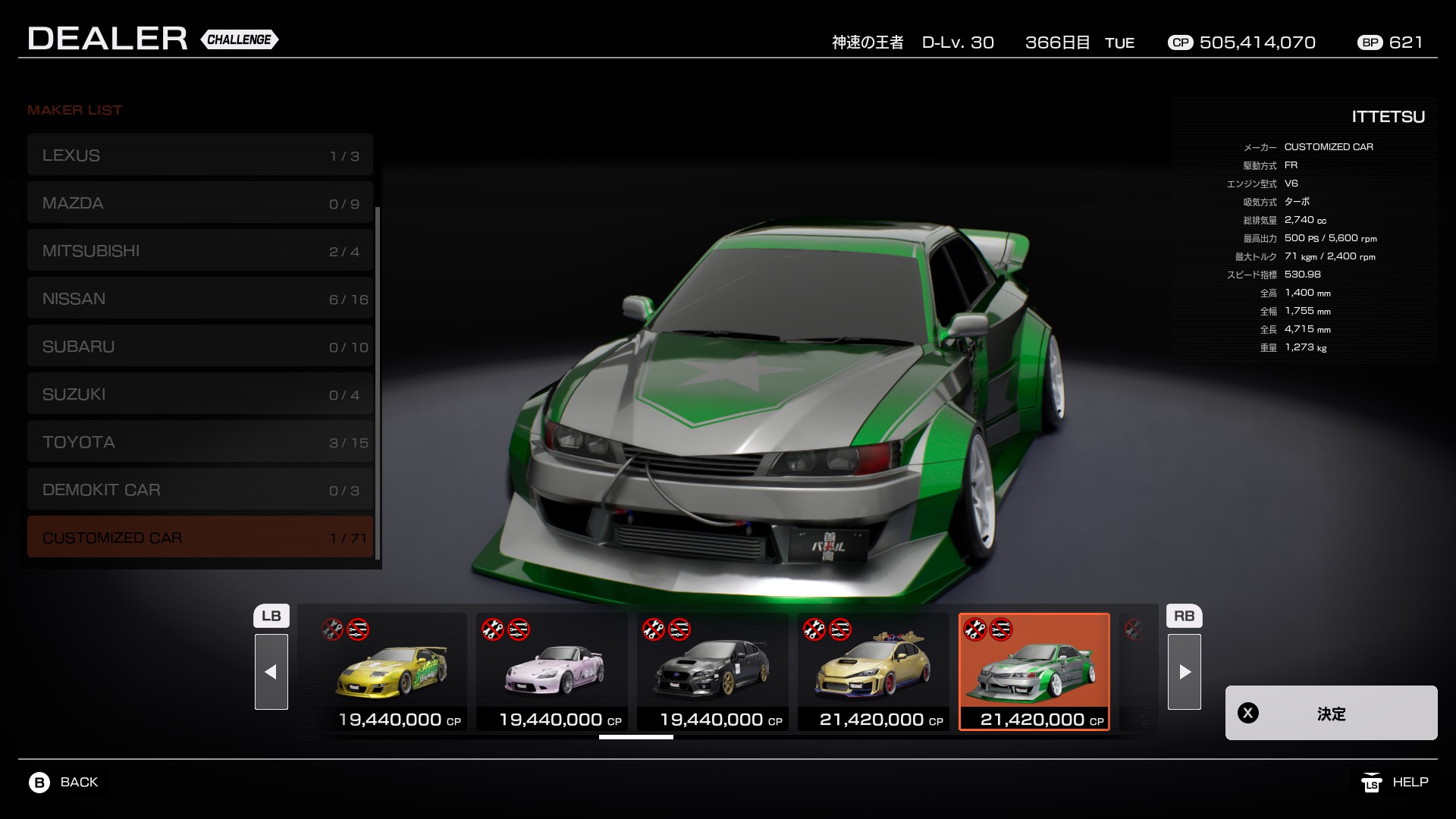The image size is (1456, 819).
Task: Show previous cars with the left arrow
Action: [271, 672]
